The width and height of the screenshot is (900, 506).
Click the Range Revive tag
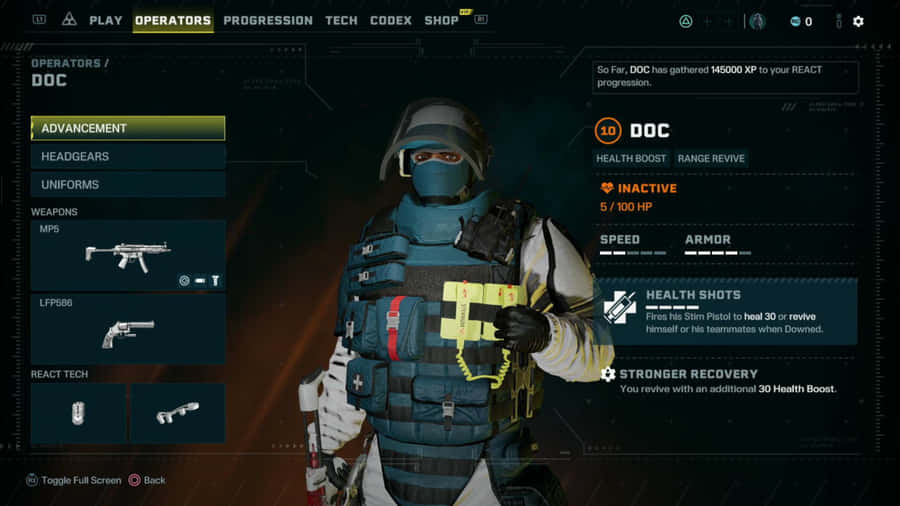pyautogui.click(x=710, y=158)
